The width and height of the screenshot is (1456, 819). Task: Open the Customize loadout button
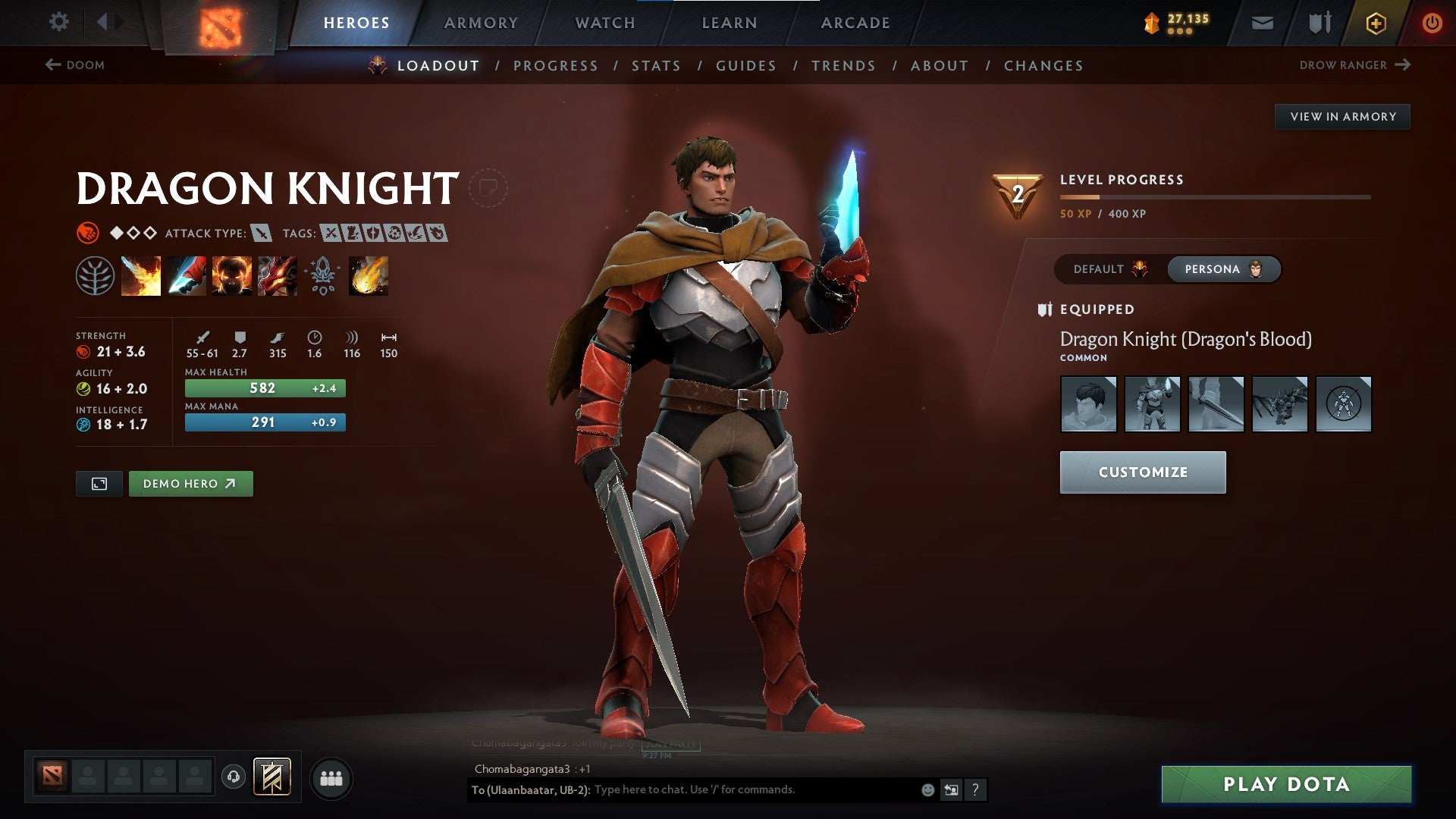(x=1142, y=472)
